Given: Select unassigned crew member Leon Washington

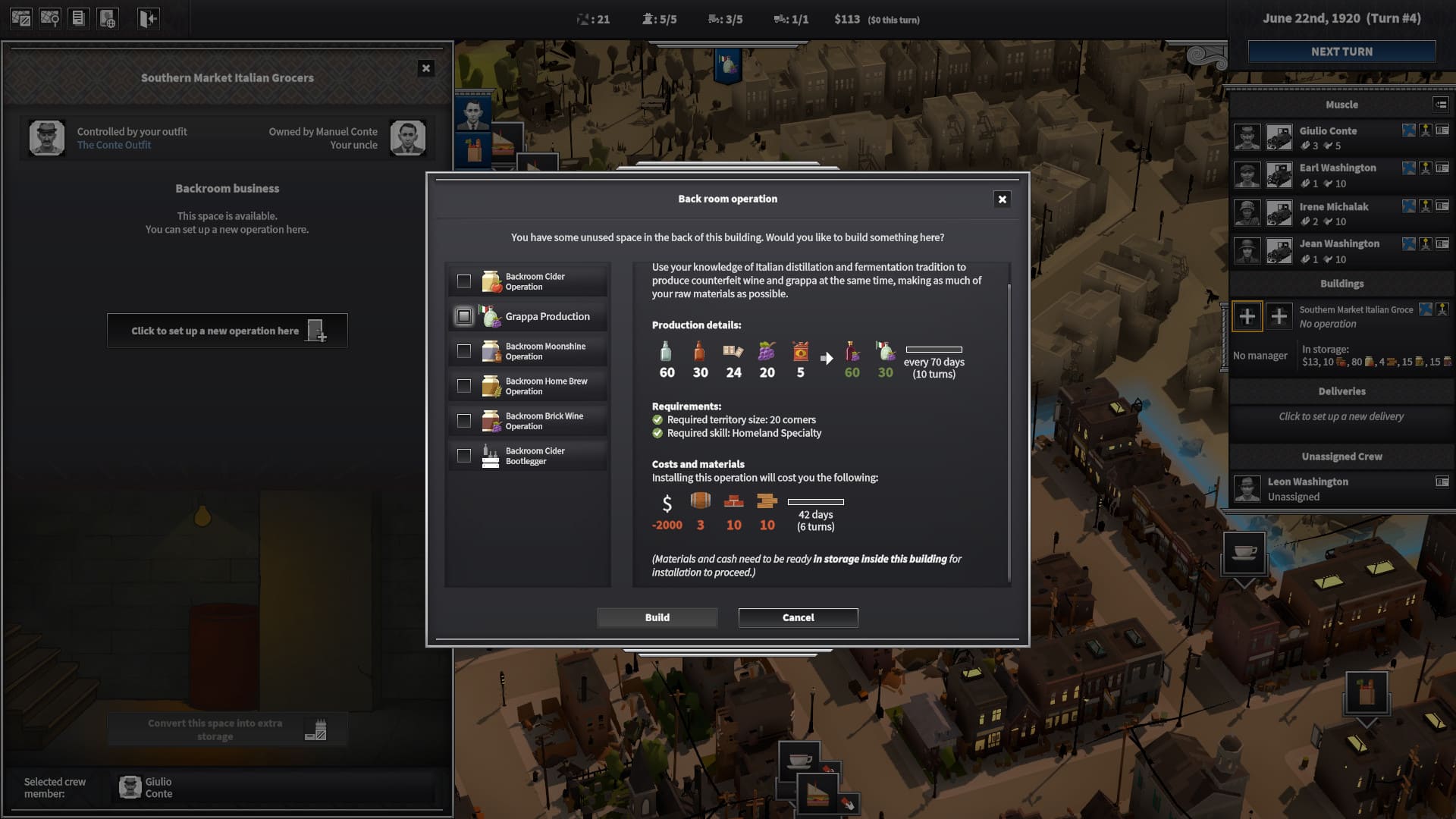Looking at the screenshot, I should 1307,482.
